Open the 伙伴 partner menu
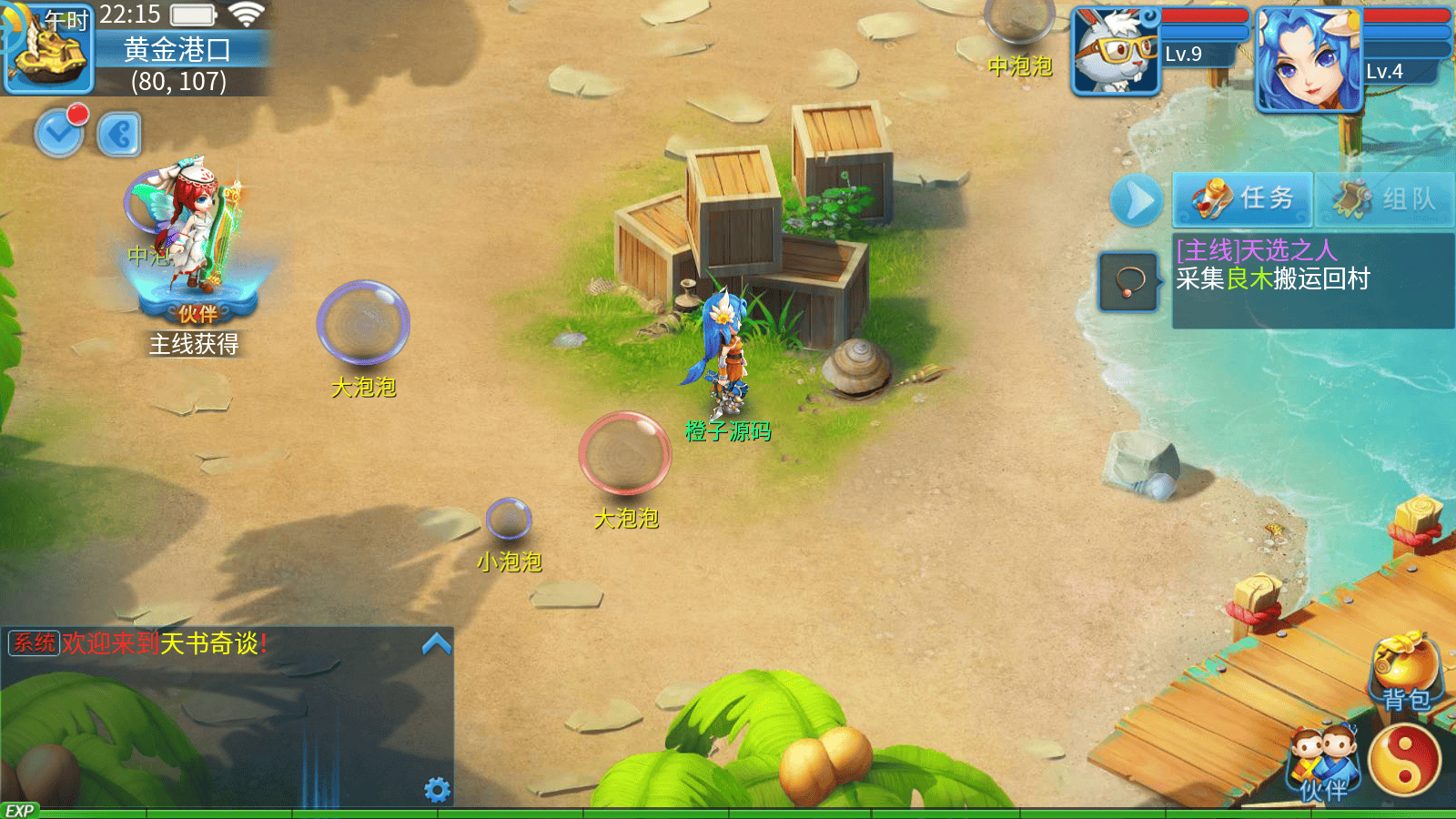1456x819 pixels. pyautogui.click(x=1323, y=763)
